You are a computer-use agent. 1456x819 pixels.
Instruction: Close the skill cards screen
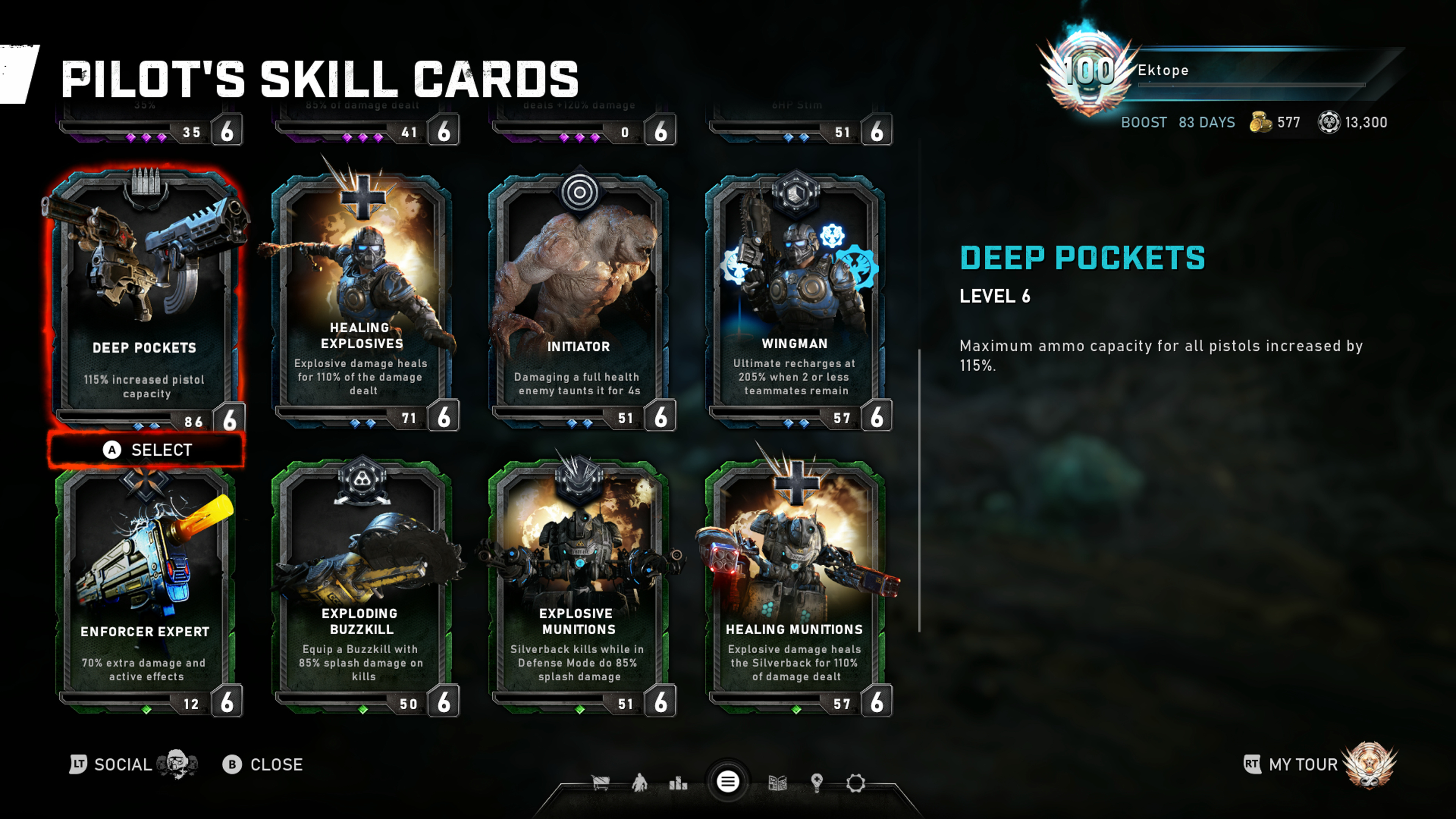click(x=264, y=765)
